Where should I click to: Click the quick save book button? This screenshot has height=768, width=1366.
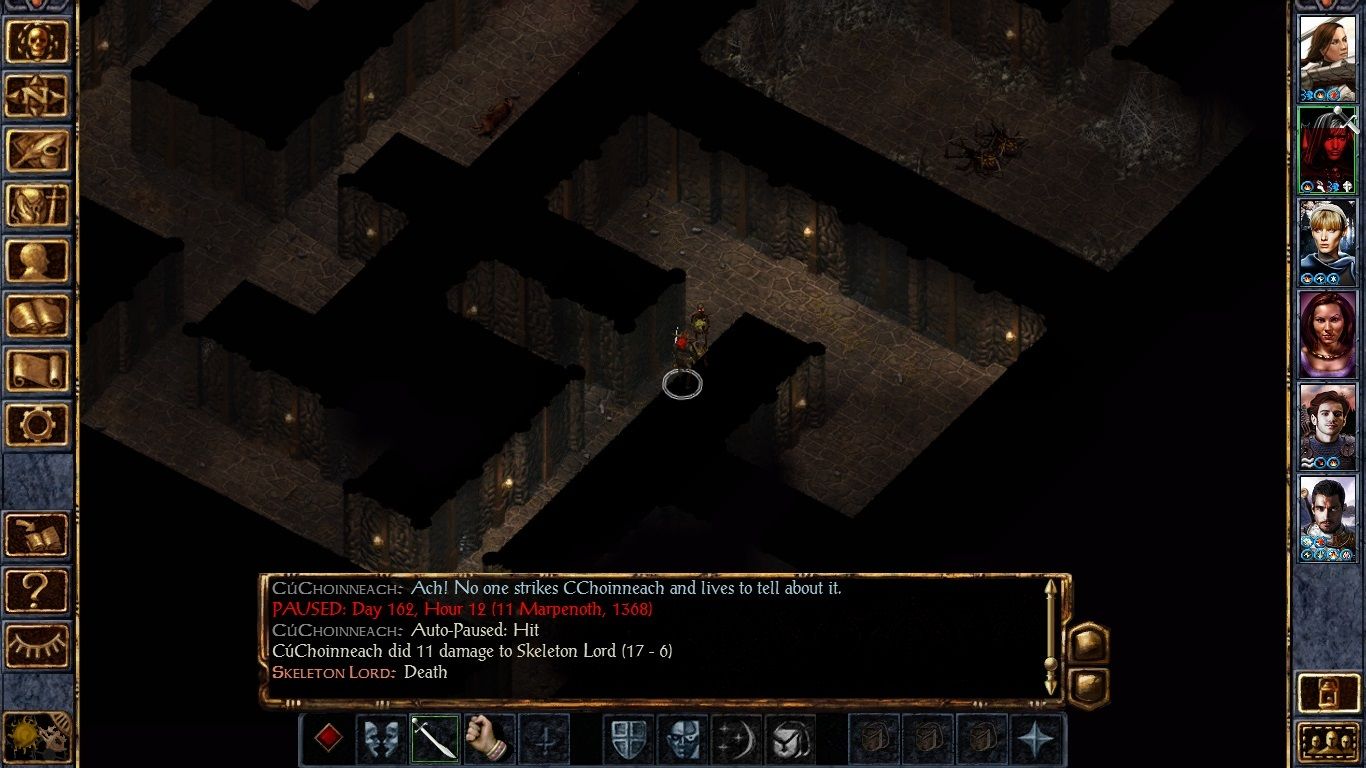38,535
